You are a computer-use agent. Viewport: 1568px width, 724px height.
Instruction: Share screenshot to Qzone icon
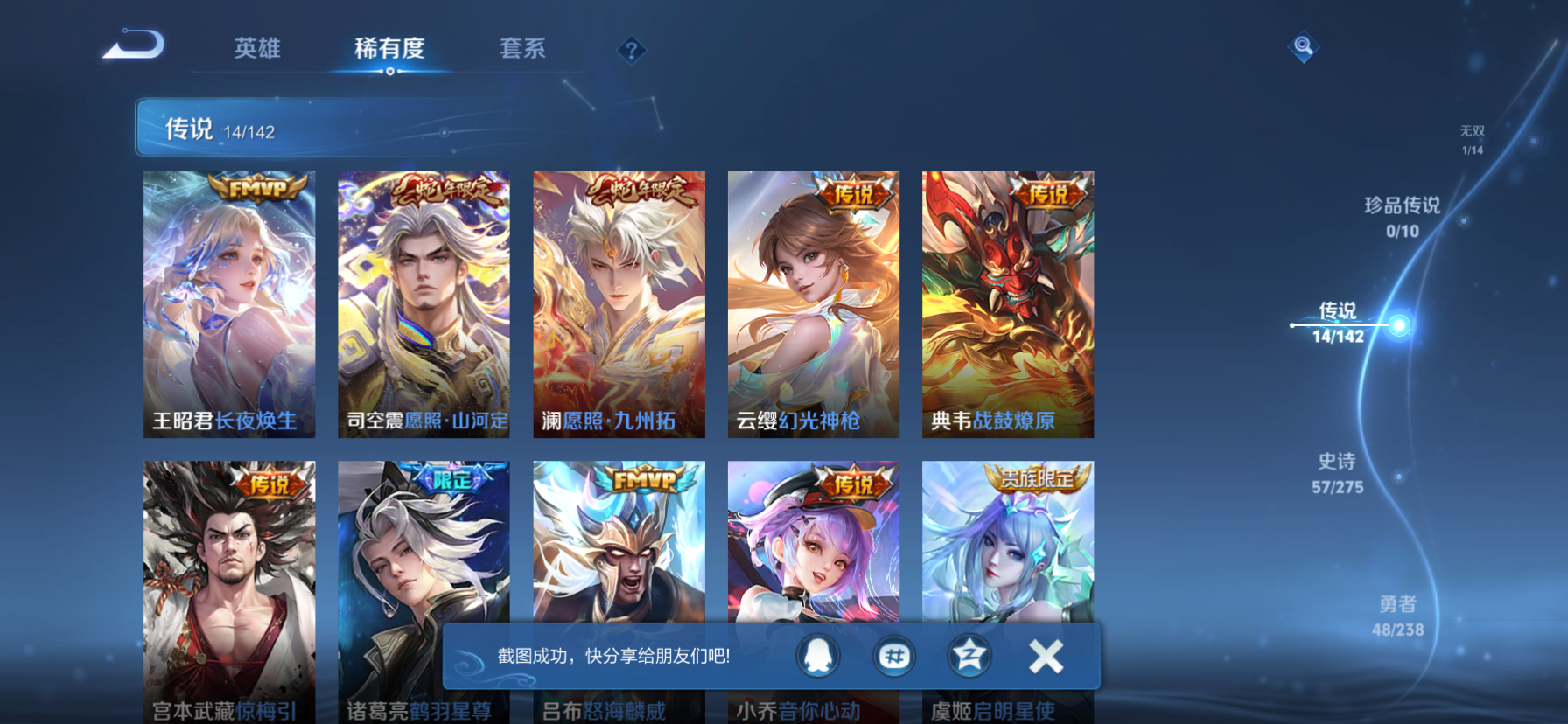coord(968,657)
